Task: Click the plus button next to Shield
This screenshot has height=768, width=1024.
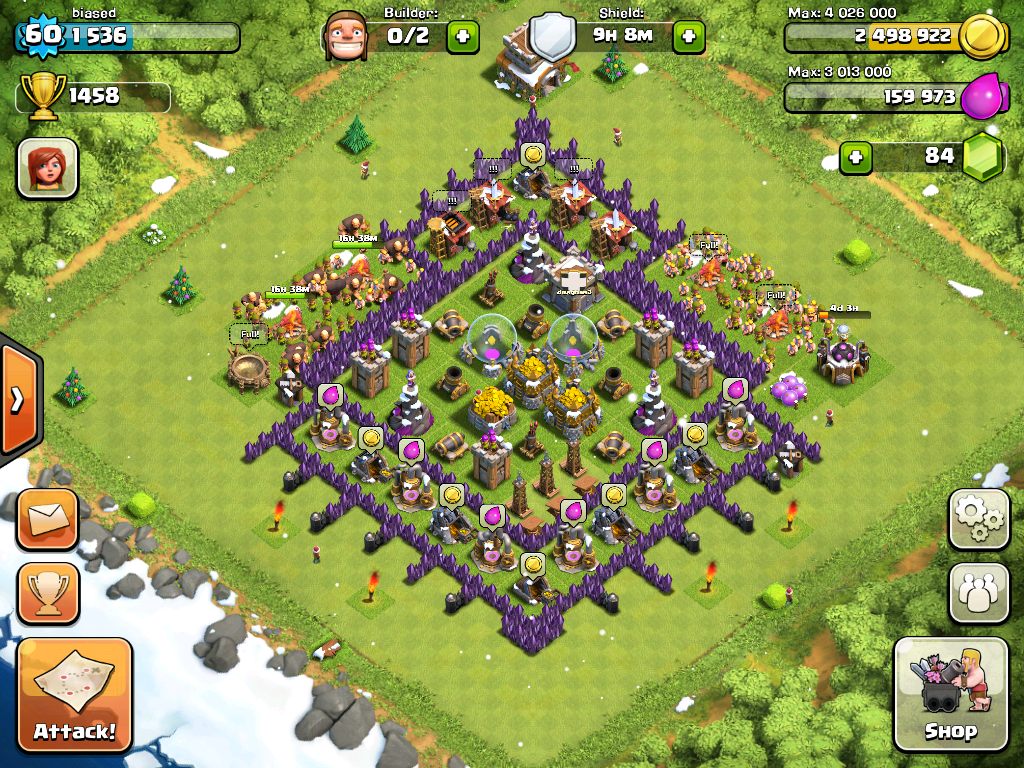Action: [688, 37]
